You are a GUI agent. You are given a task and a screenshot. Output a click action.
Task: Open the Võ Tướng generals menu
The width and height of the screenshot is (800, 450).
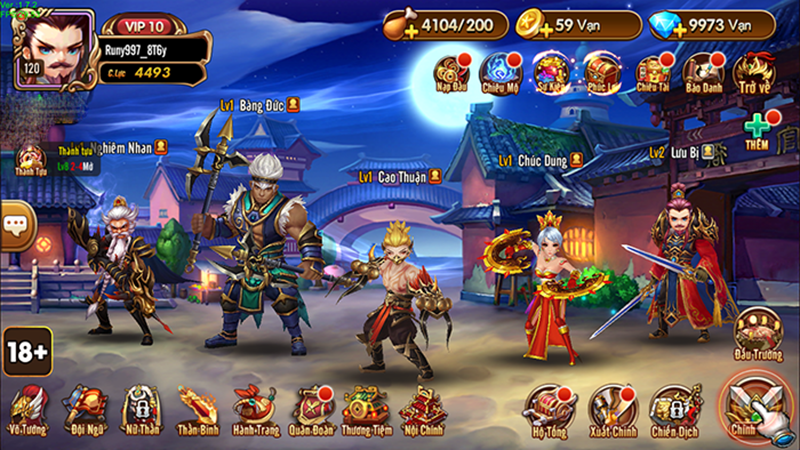(x=27, y=408)
